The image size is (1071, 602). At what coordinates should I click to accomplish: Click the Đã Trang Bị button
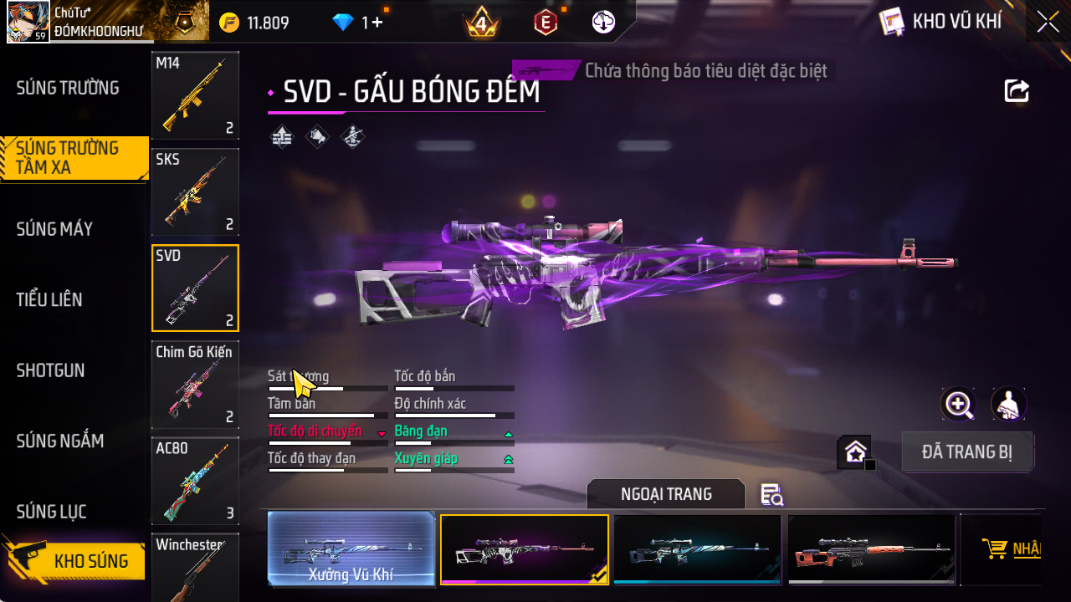pyautogui.click(x=967, y=452)
